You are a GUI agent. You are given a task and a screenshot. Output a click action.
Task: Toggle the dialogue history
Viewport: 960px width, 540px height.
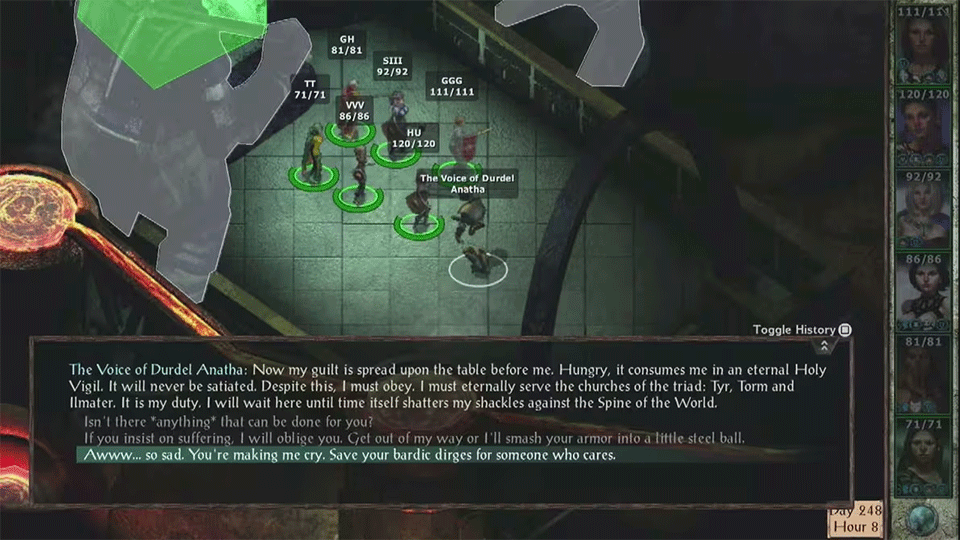click(845, 330)
